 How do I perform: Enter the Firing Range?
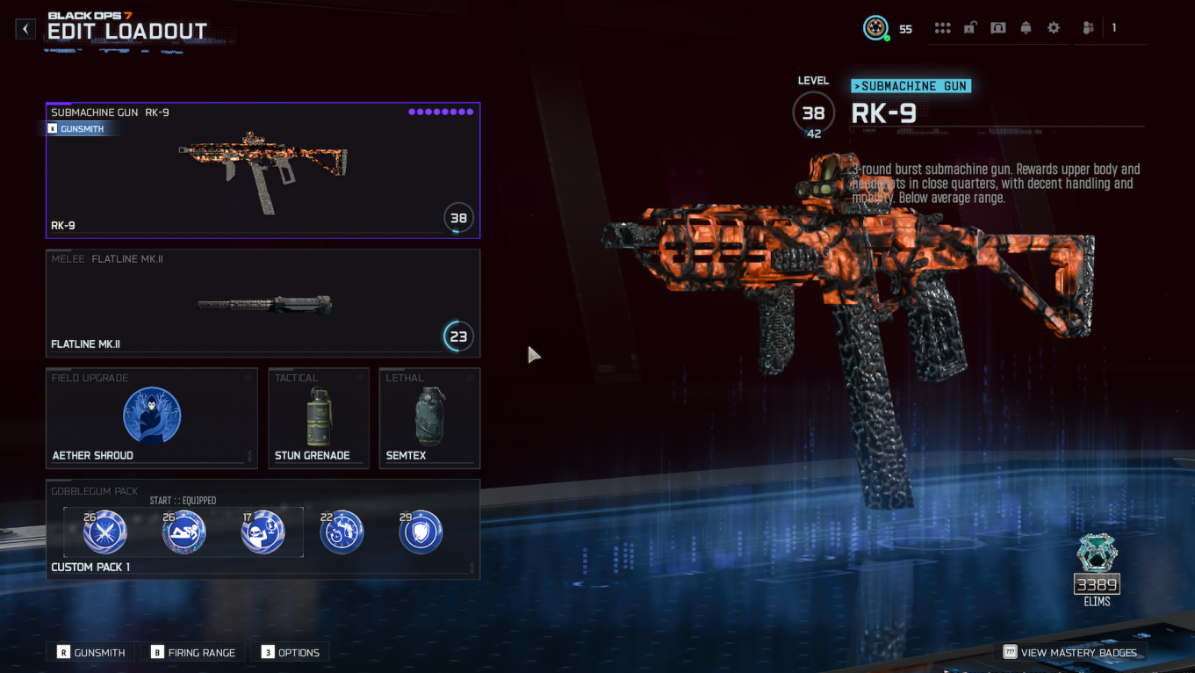coord(193,652)
